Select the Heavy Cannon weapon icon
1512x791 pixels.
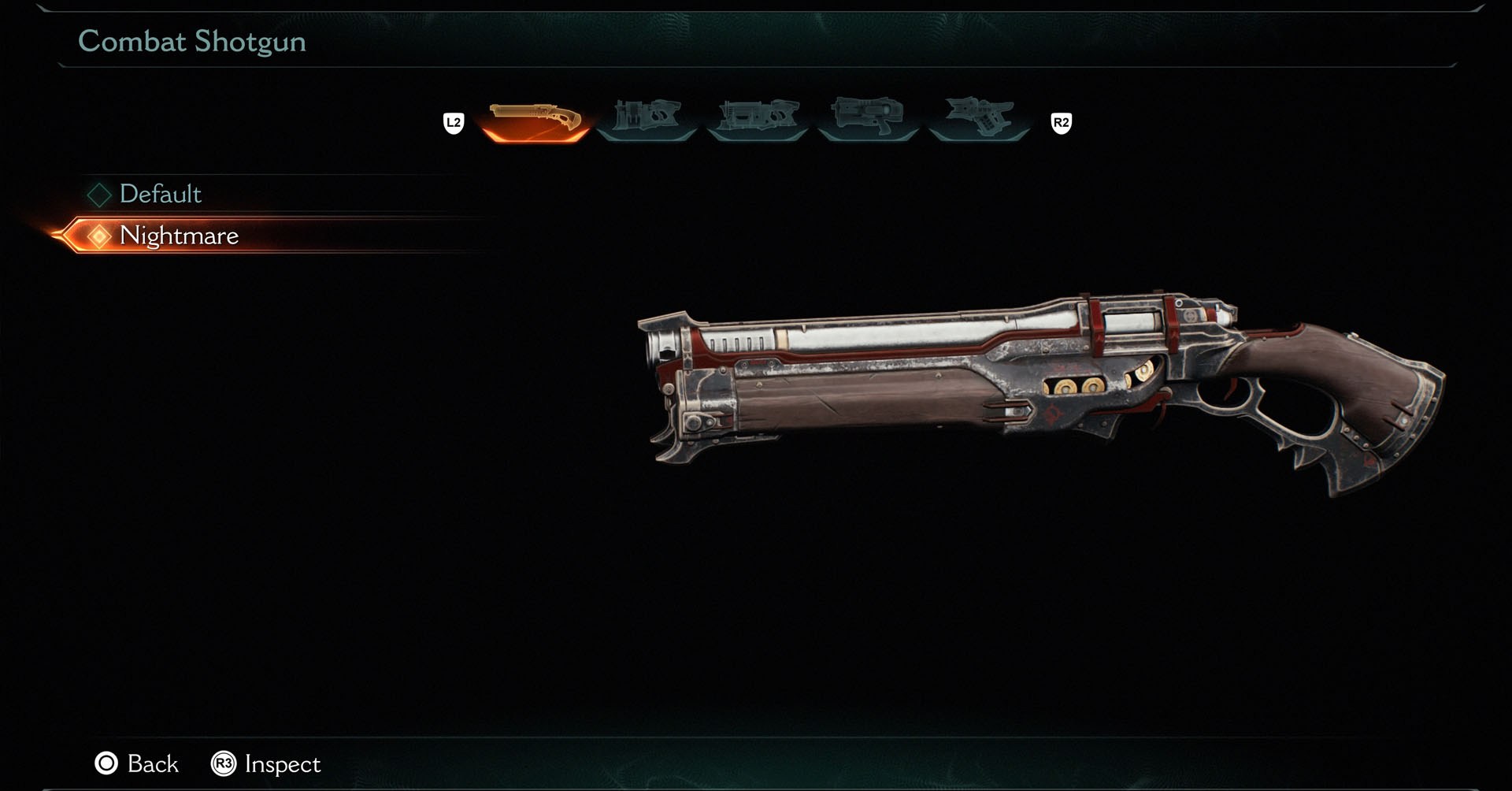[x=646, y=118]
